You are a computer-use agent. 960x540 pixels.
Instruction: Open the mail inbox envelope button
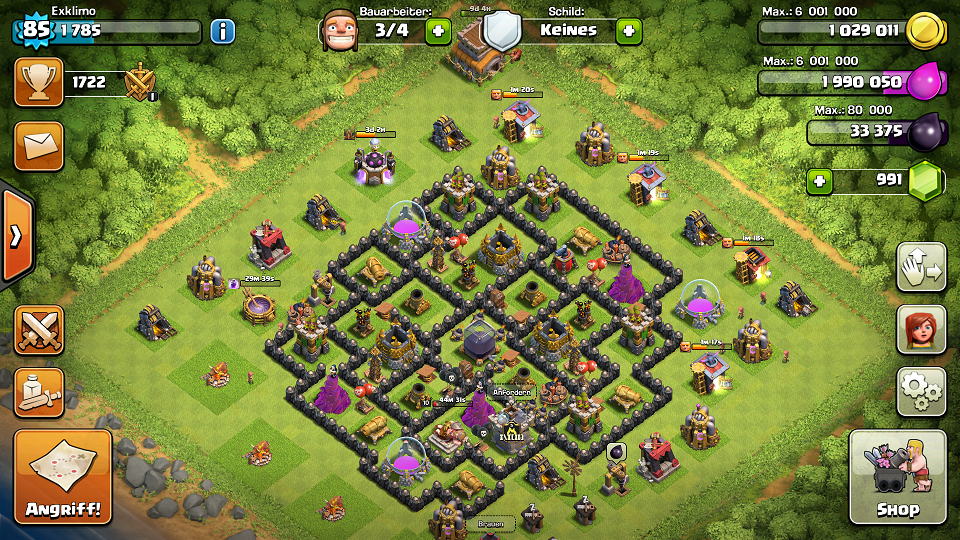pyautogui.click(x=39, y=146)
